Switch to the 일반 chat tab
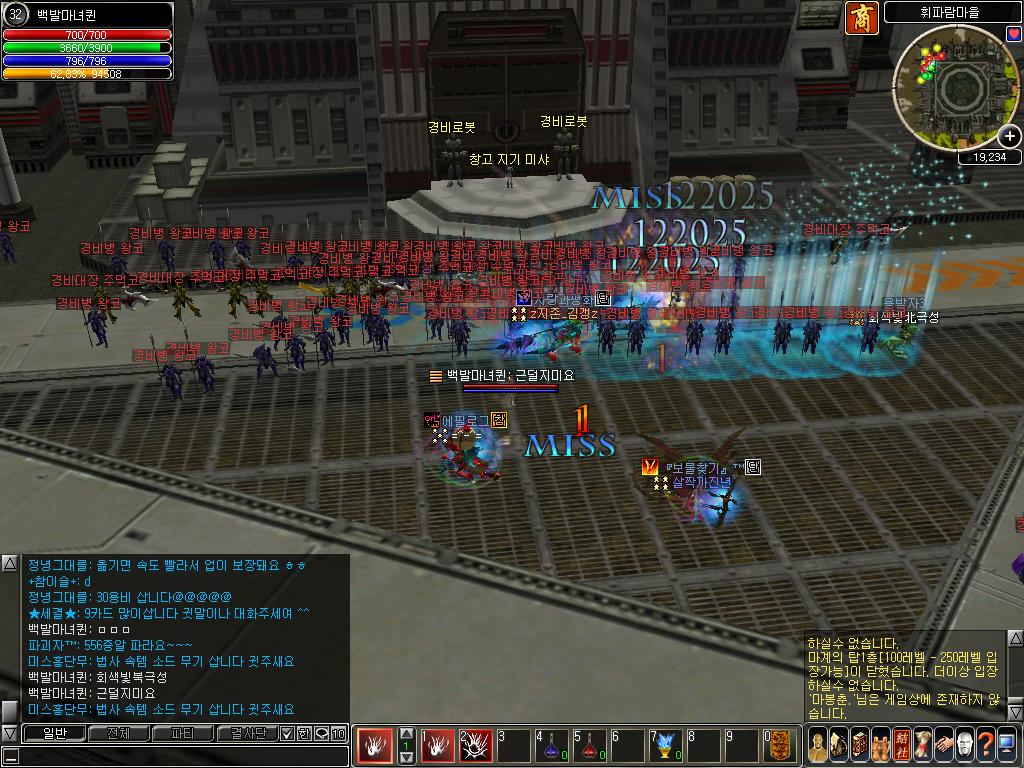The image size is (1024, 768). (x=53, y=733)
